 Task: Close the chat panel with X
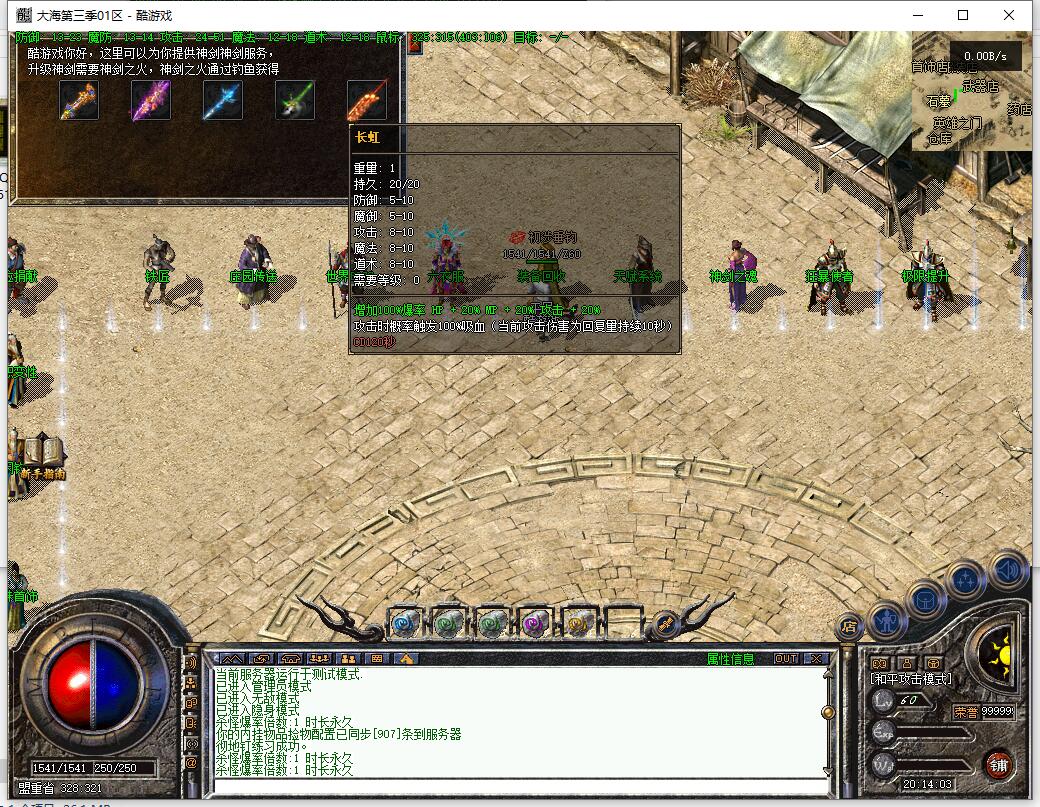[816, 659]
